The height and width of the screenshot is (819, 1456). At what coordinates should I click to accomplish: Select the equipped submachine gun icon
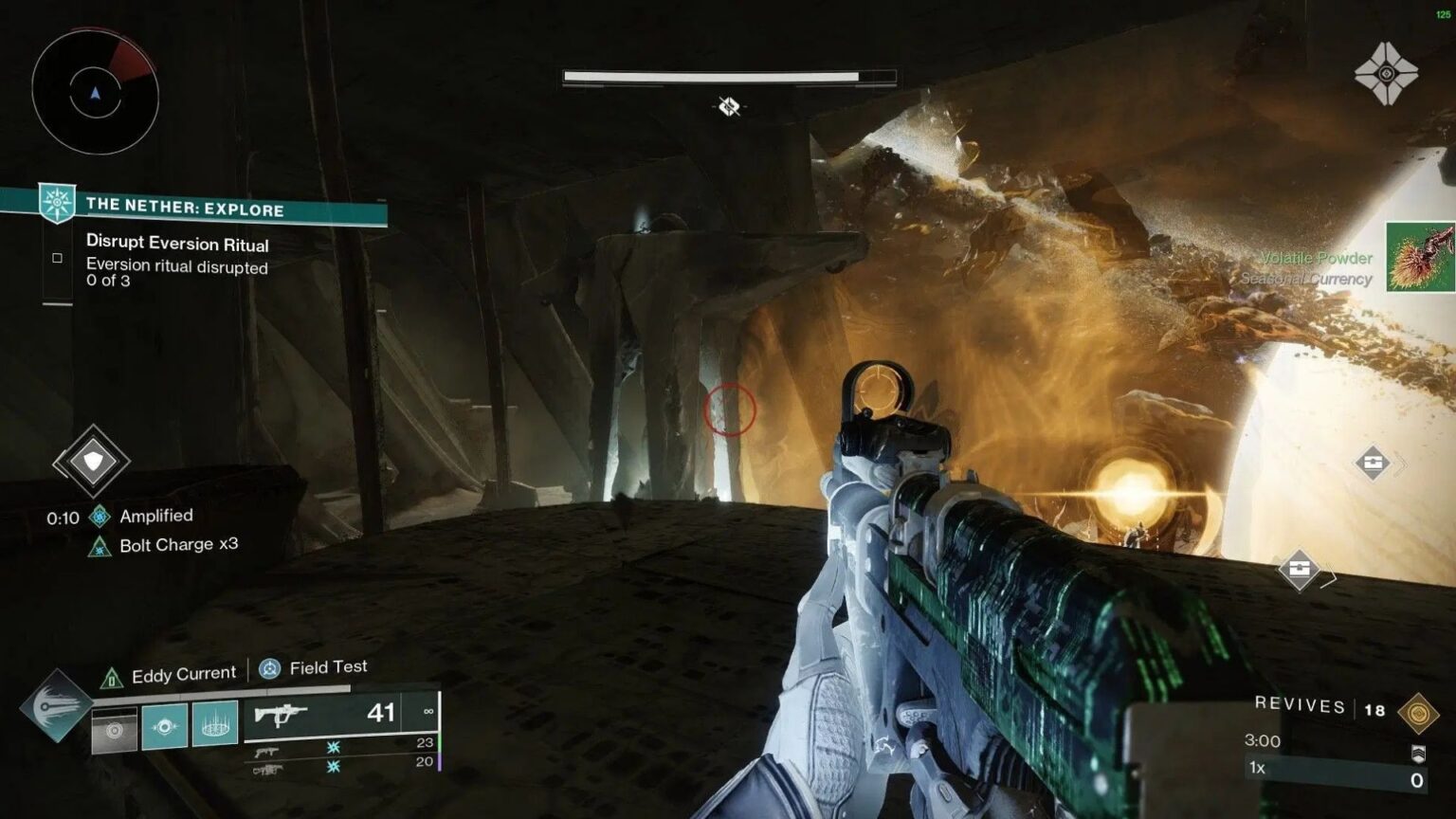[287, 713]
